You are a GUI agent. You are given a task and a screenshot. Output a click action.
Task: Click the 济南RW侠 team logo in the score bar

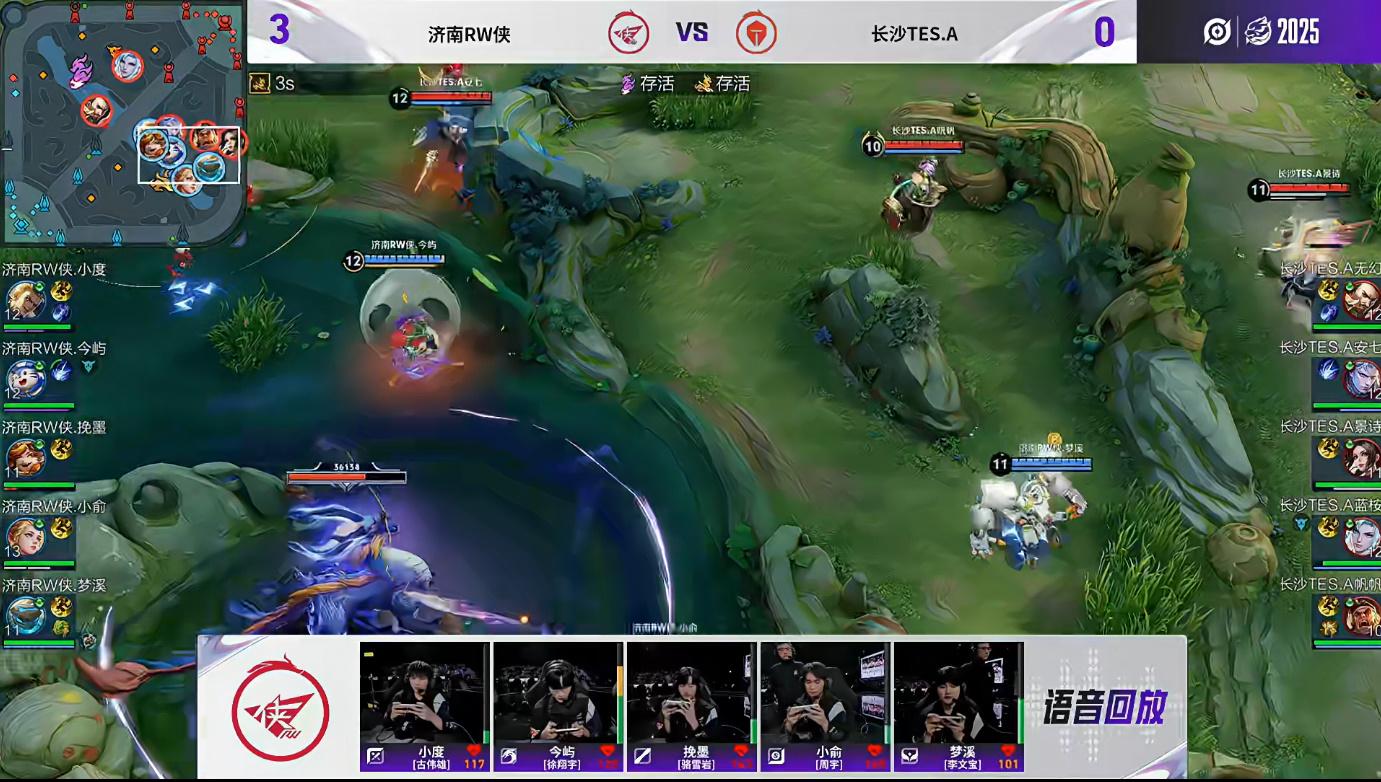point(629,33)
